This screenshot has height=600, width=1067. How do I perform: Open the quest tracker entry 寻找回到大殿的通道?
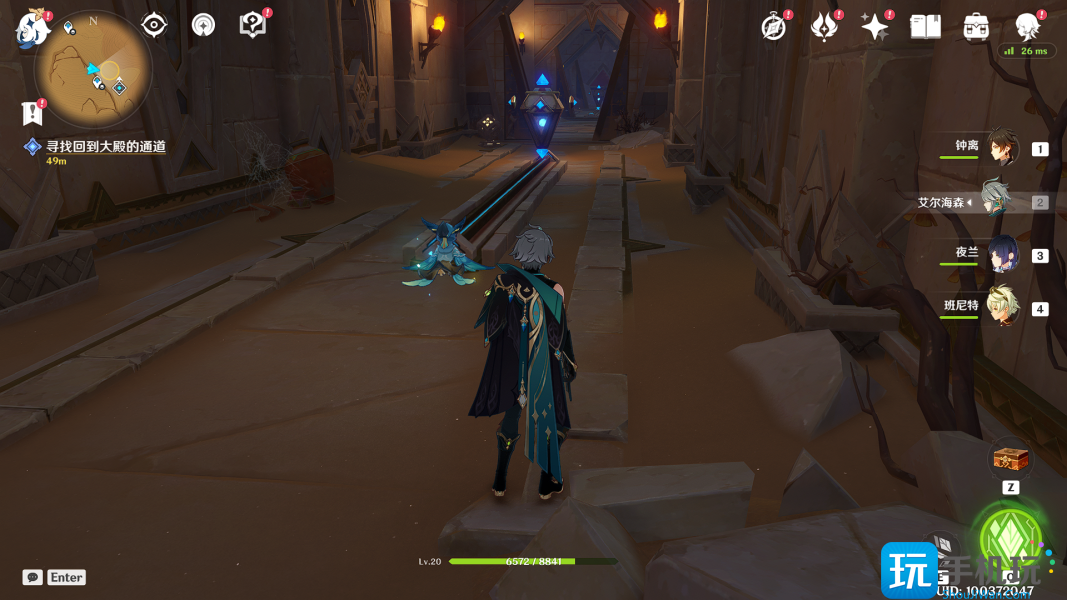pyautogui.click(x=105, y=147)
